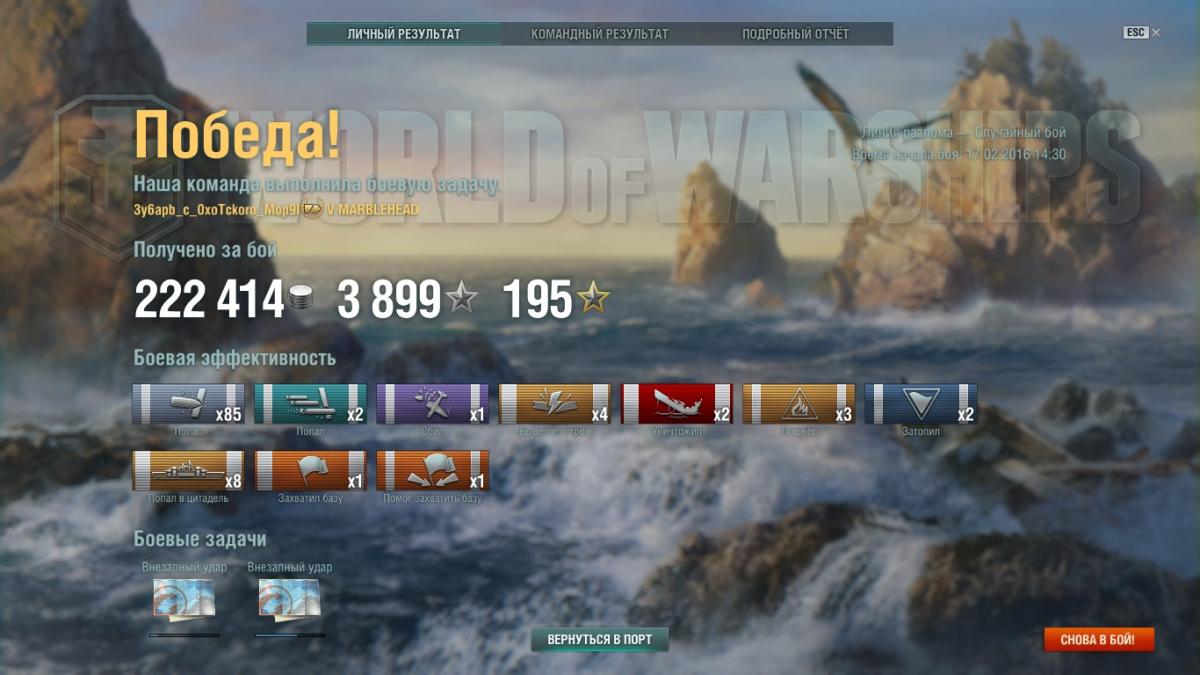Screen dimensions: 1200x675
Task: Click the Захватил базу ribbon
Action: point(310,471)
